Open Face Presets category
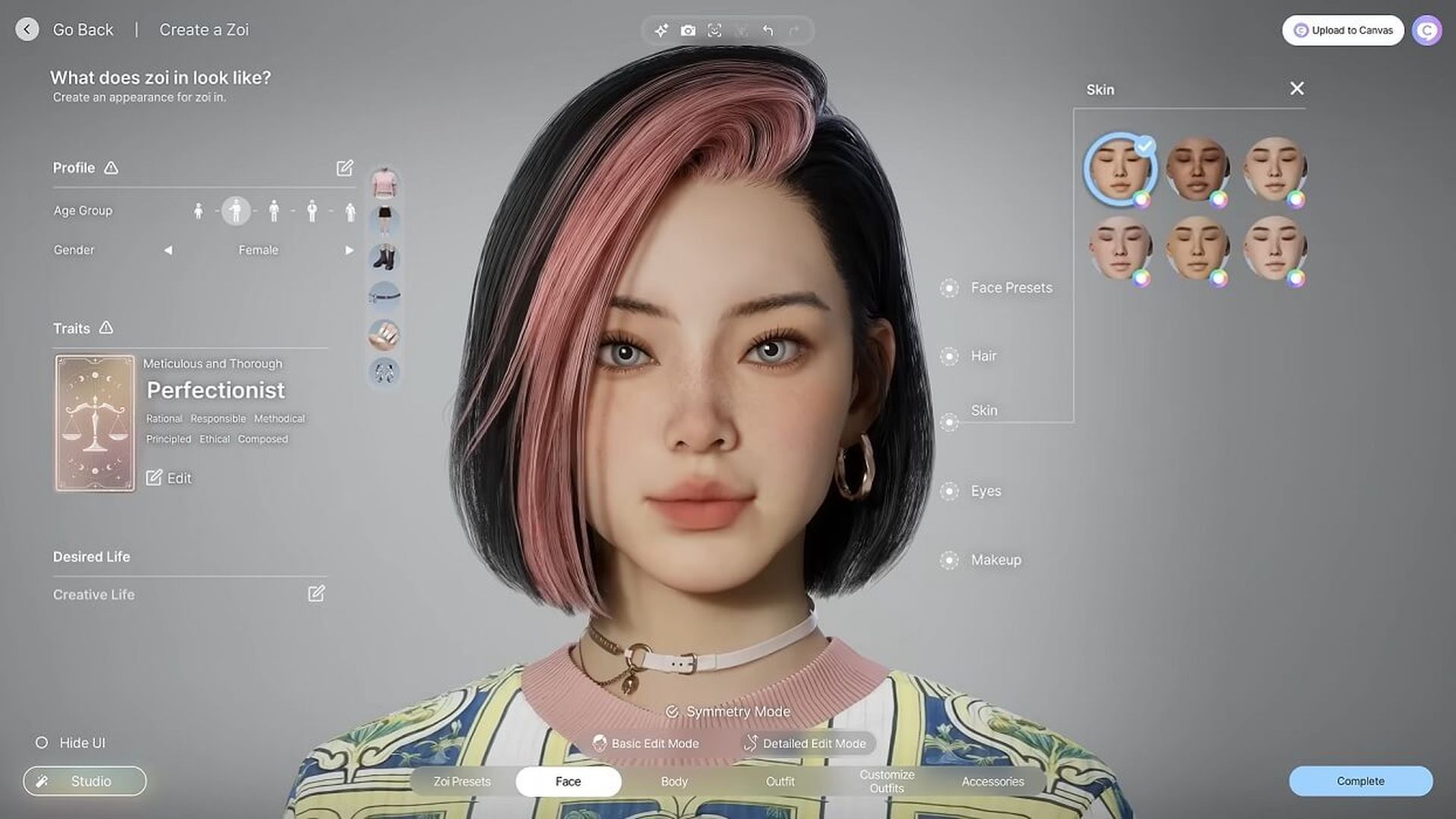The image size is (1456, 819). [x=1011, y=288]
